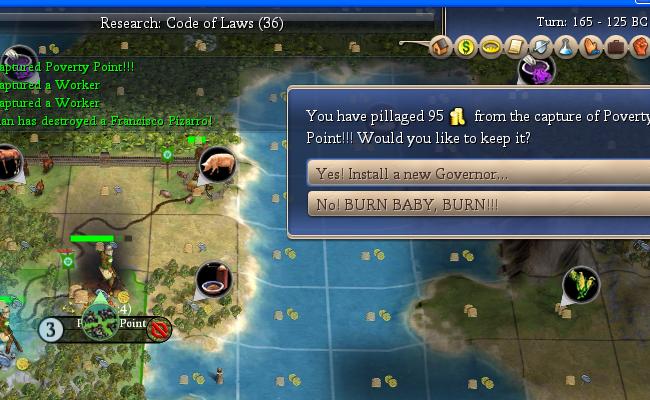This screenshot has height=400, width=650.
Task: Open the Technology Advisor flask icon
Action: (565, 46)
